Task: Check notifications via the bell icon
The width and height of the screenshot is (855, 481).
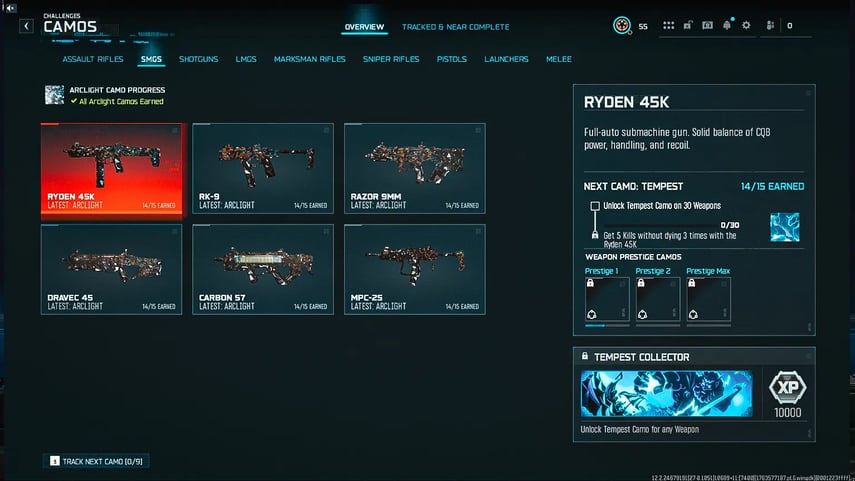Action: click(727, 25)
